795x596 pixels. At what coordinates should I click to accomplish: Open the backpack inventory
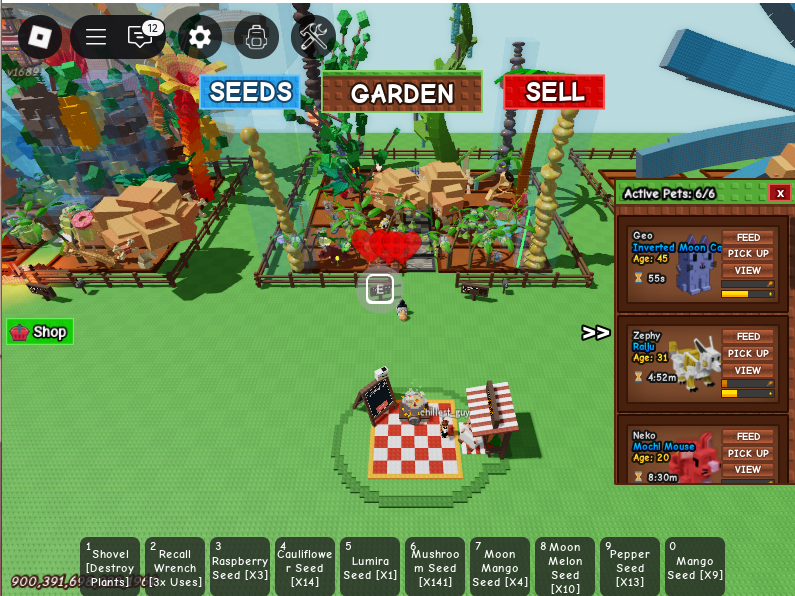[x=257, y=38]
